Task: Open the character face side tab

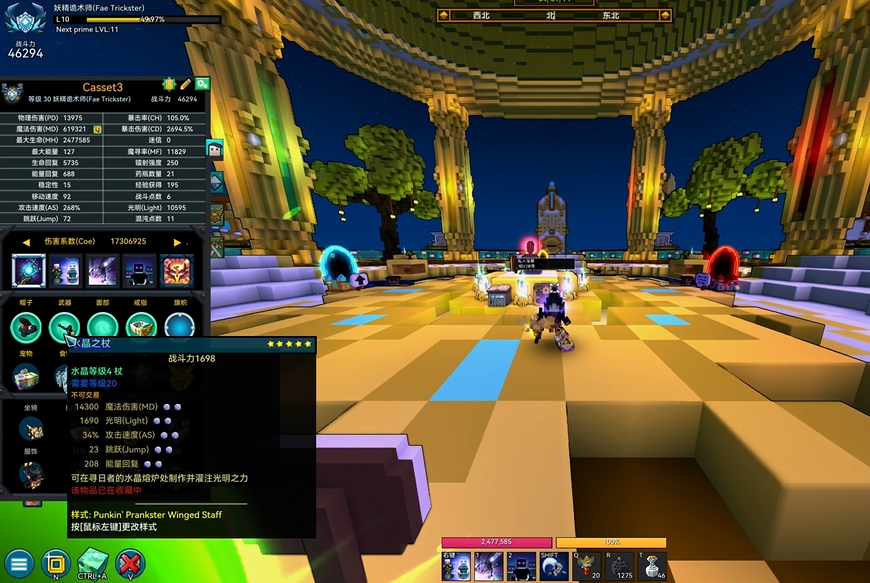Action: (215, 150)
